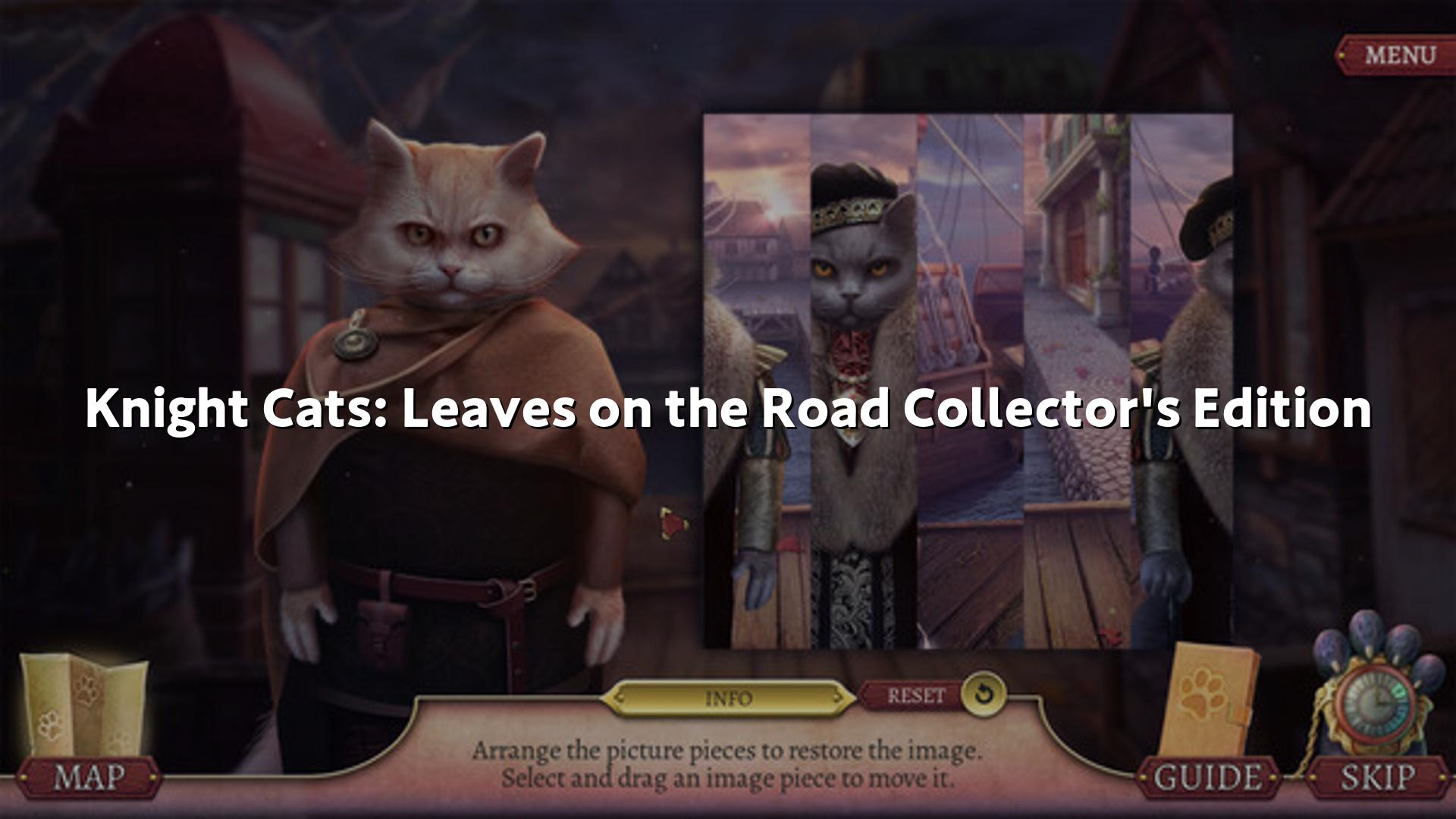Reset the picture puzzle

click(x=916, y=695)
